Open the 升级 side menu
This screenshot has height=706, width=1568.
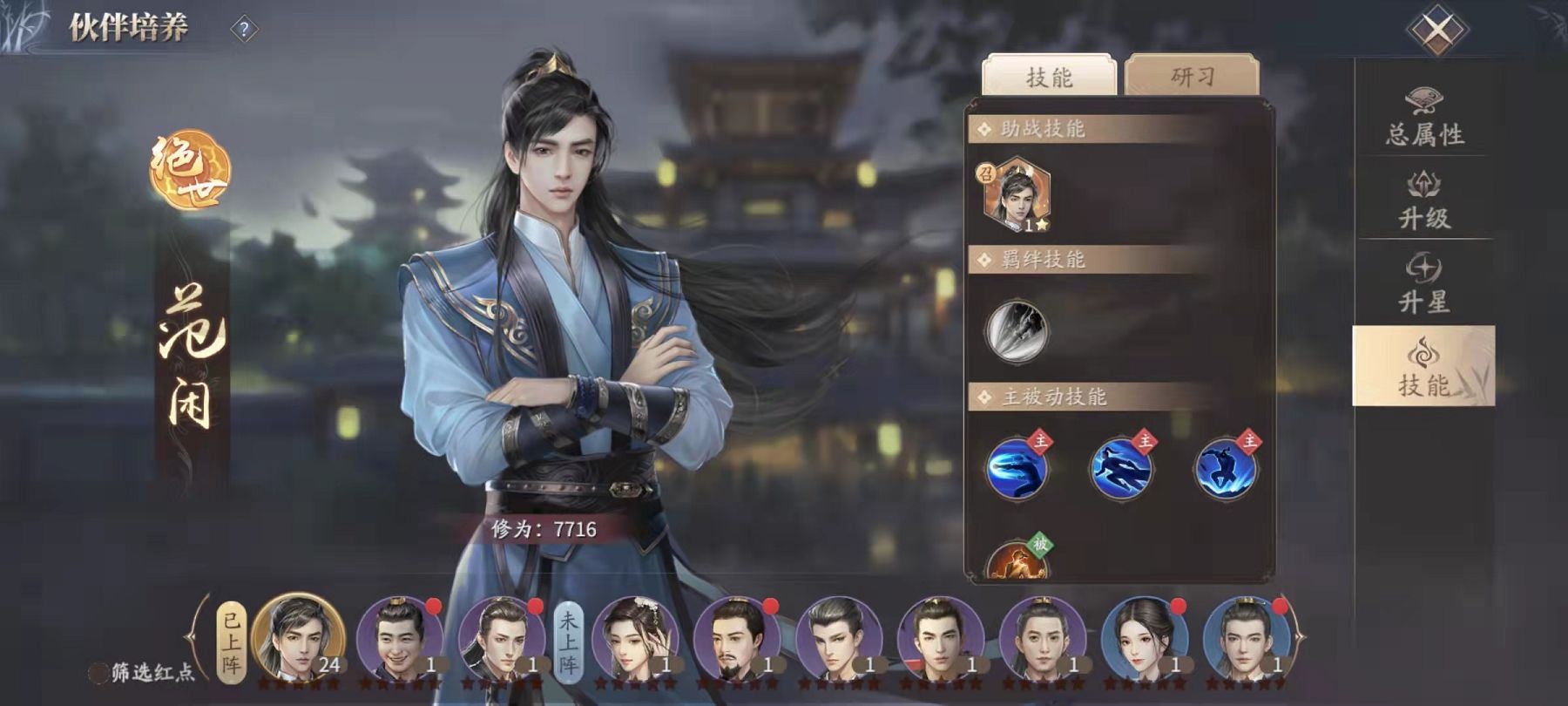tap(1424, 200)
